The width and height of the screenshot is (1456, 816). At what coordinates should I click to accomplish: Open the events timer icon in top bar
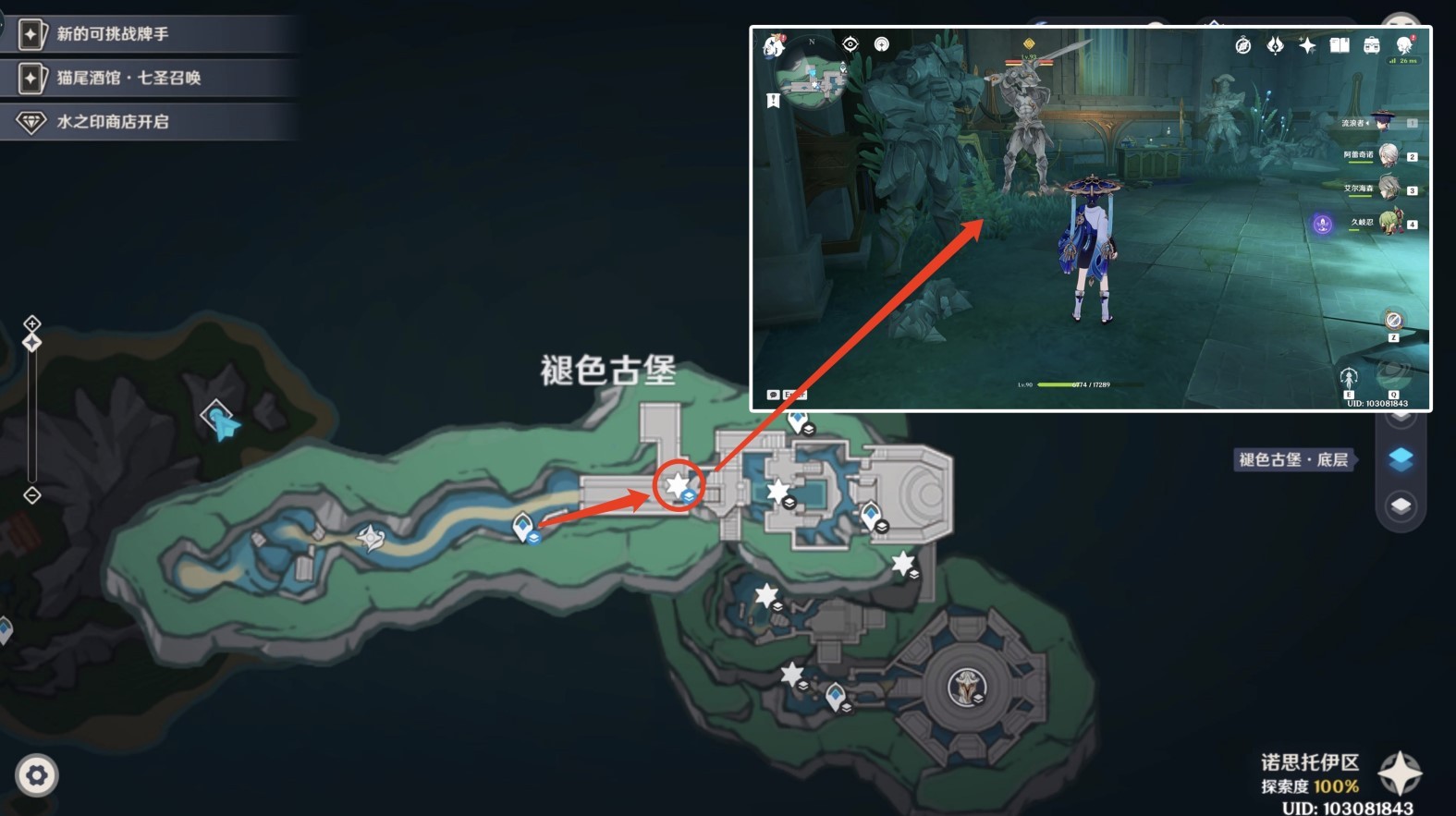pos(1242,44)
